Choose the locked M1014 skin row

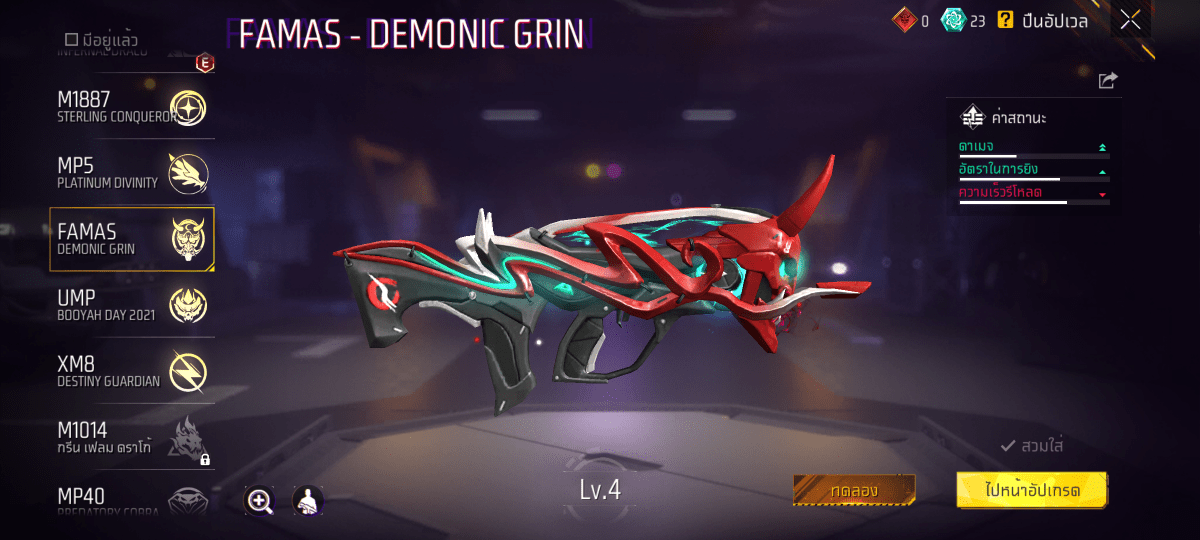point(131,439)
